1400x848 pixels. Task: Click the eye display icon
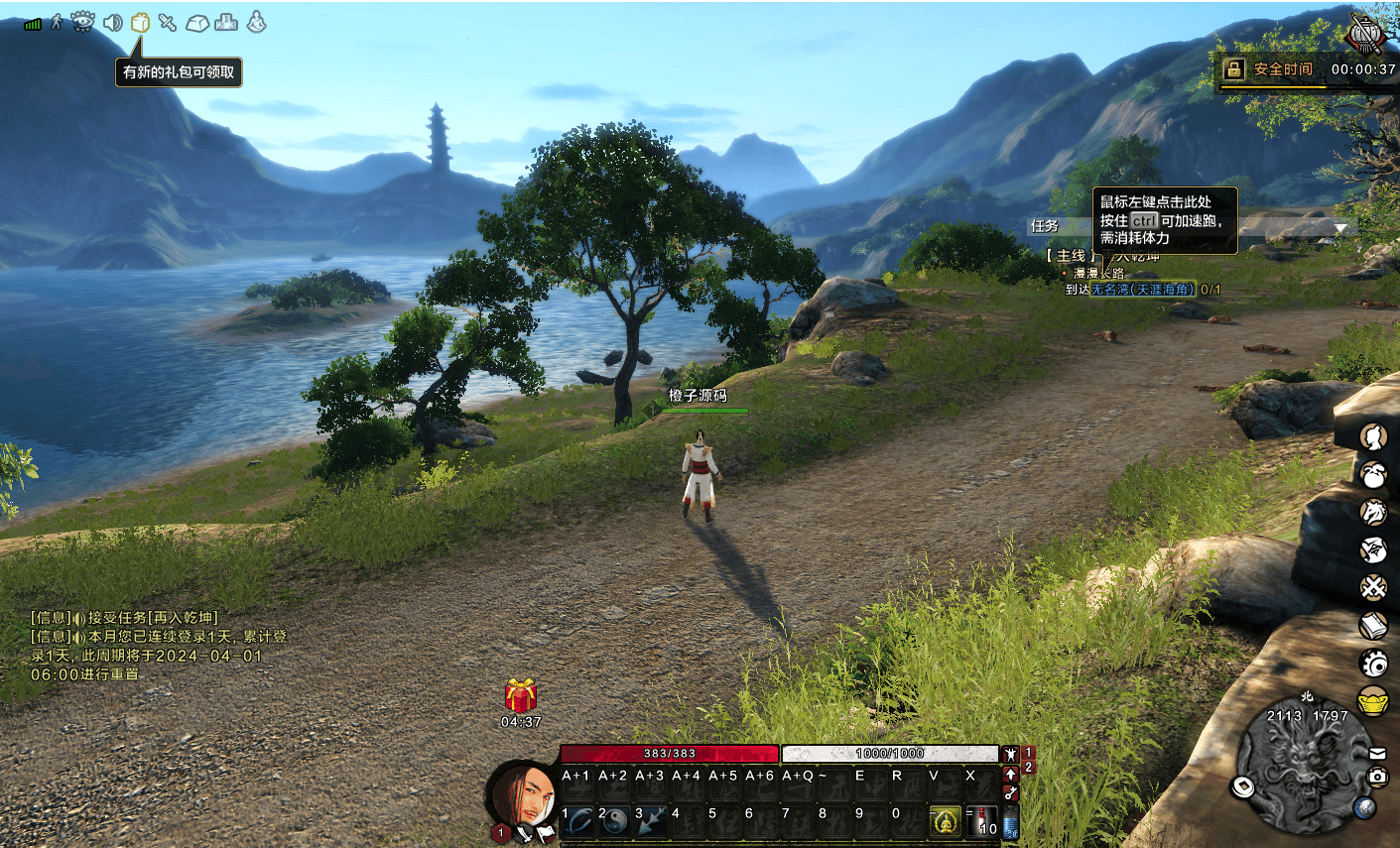tap(83, 21)
